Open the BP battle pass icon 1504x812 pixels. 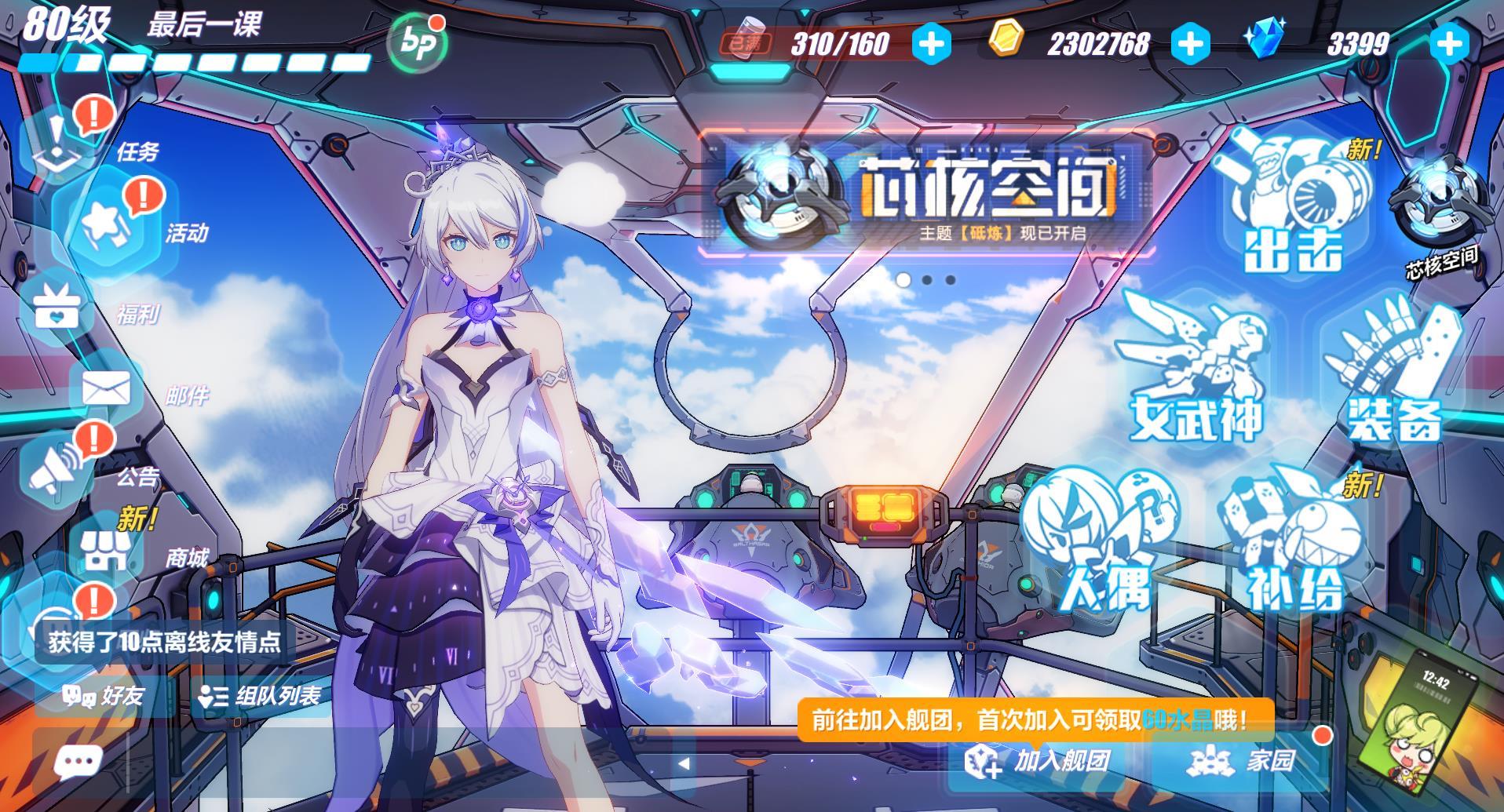pyautogui.click(x=415, y=44)
